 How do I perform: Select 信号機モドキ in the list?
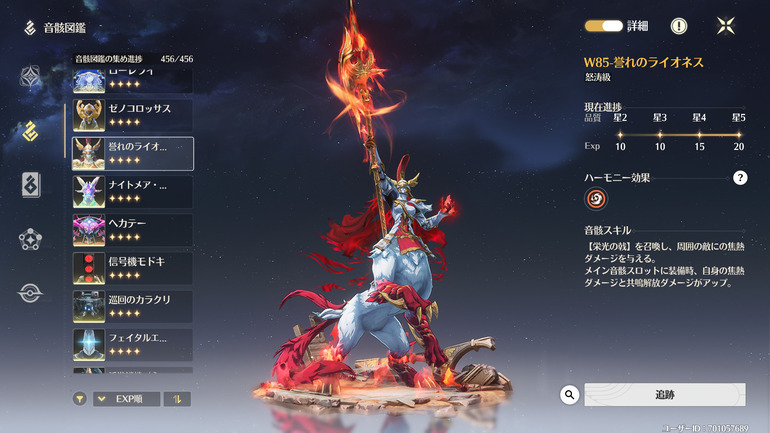tap(132, 268)
